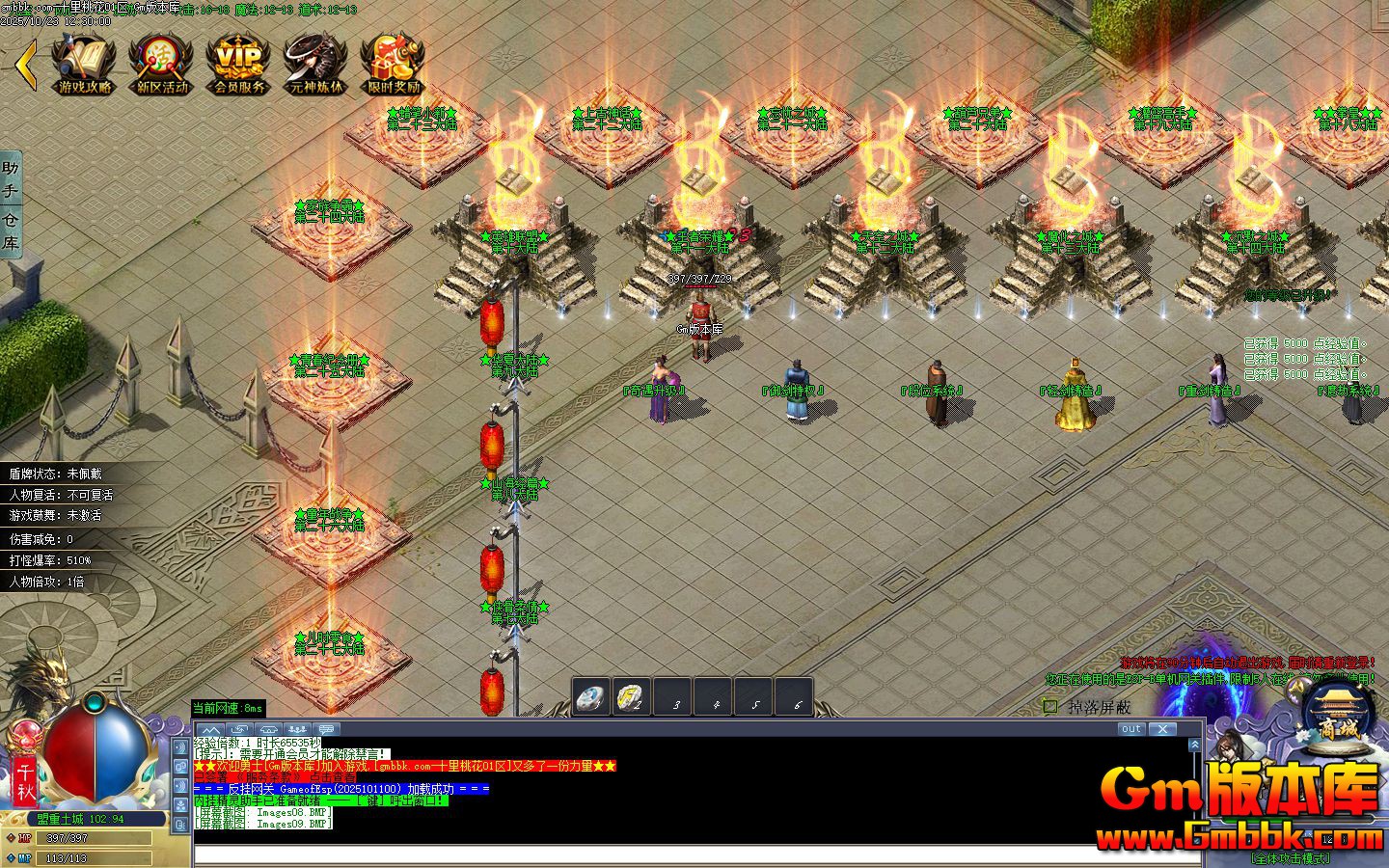Open the 游戏攻略 game guide

84,64
